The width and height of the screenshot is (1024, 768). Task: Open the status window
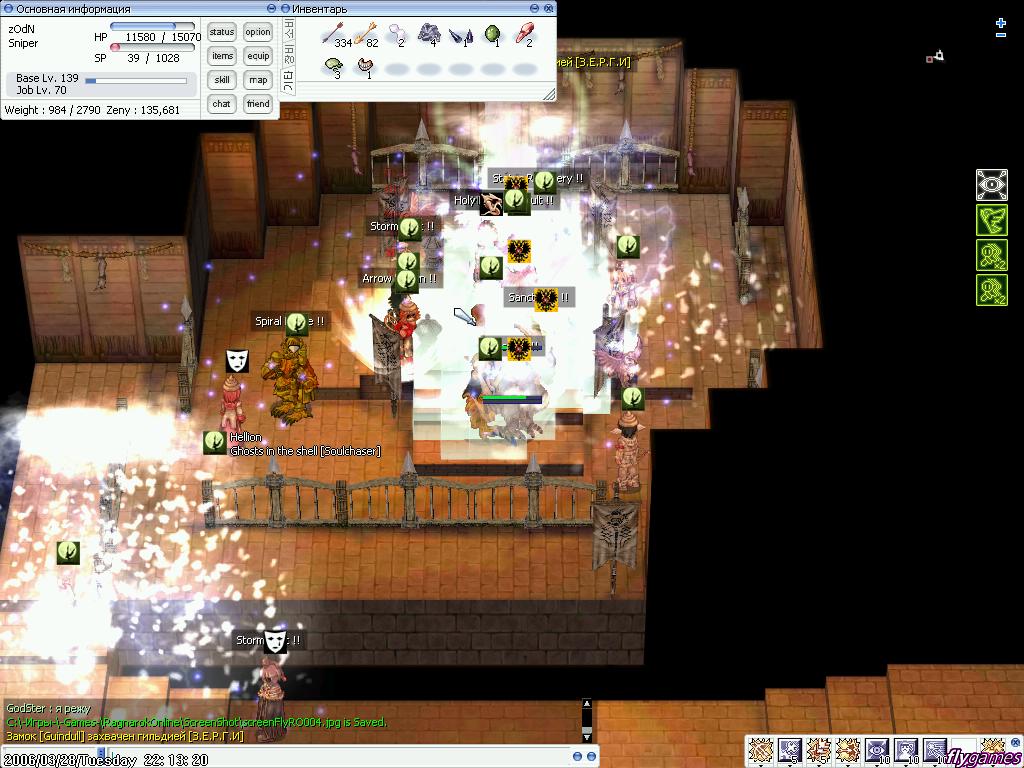click(x=222, y=32)
